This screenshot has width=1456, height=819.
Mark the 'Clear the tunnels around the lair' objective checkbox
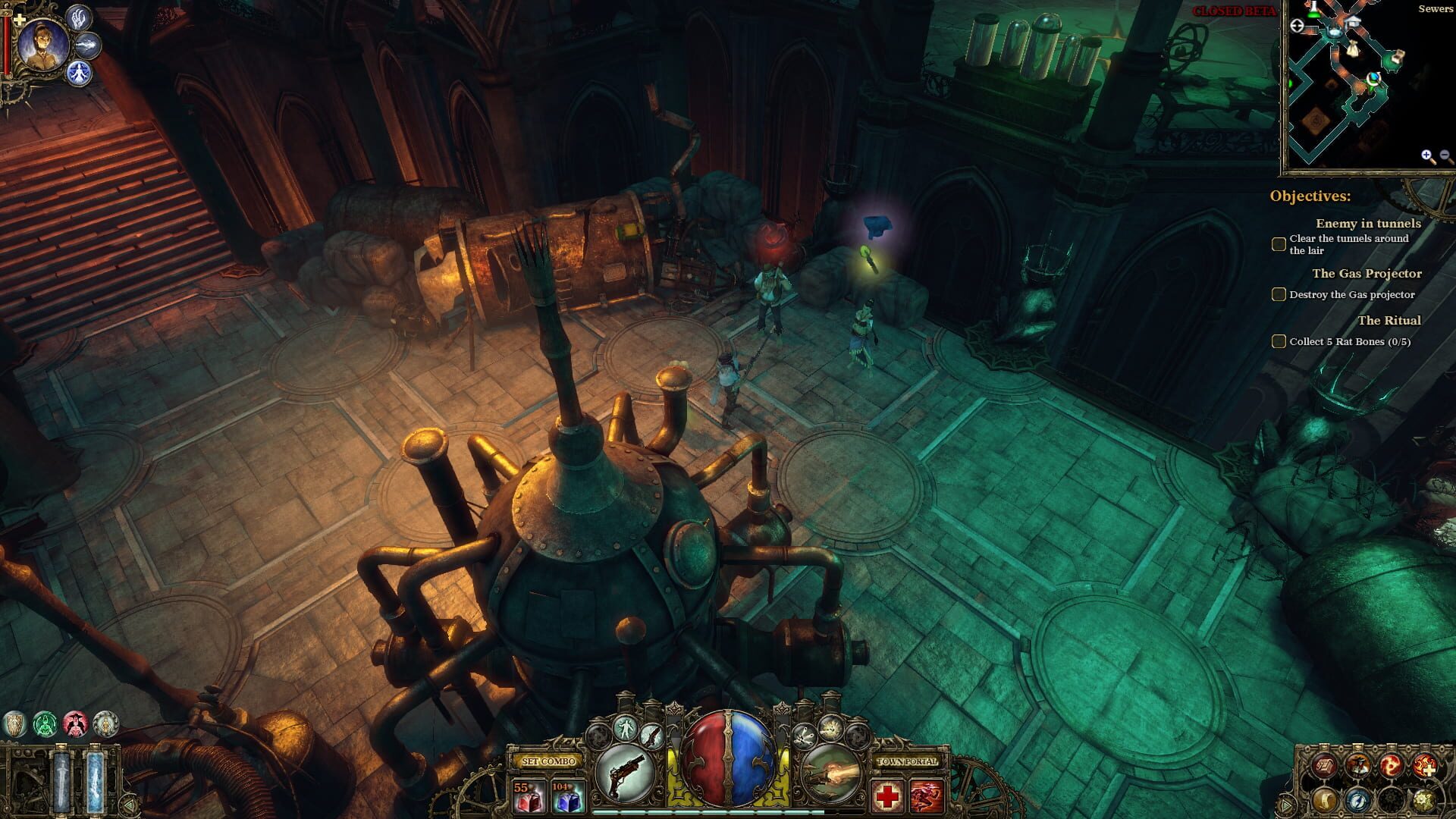point(1278,243)
